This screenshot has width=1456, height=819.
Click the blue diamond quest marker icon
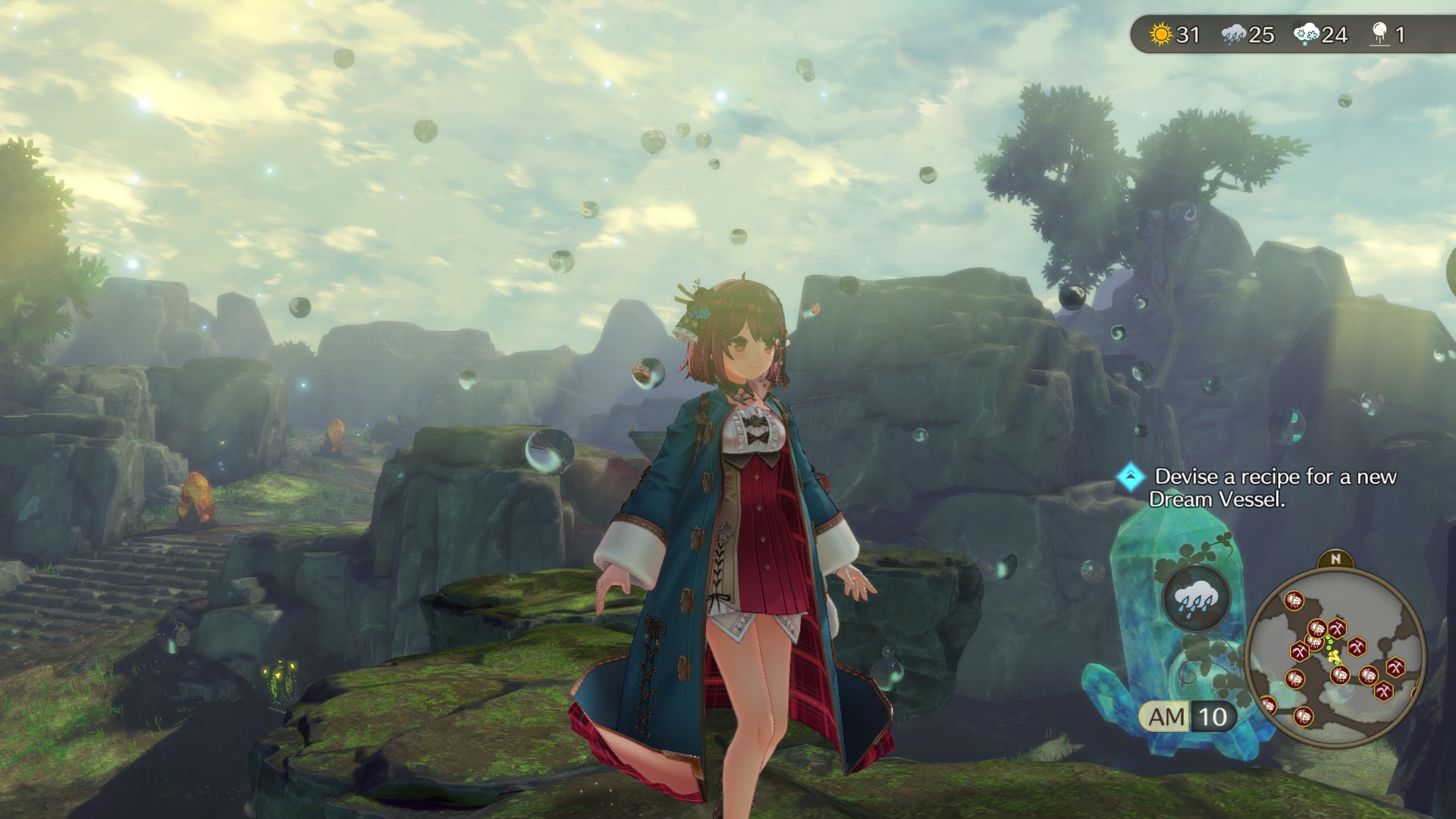pos(1129,476)
